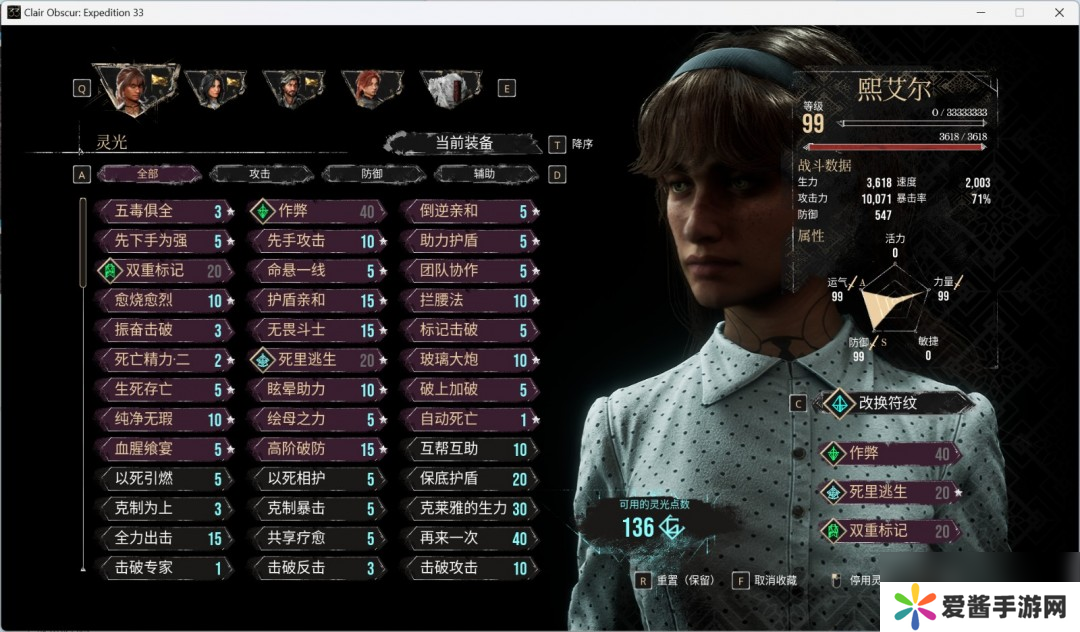Switch to the 全部 filter tab
Screen dimensions: 1080x632
148,174
